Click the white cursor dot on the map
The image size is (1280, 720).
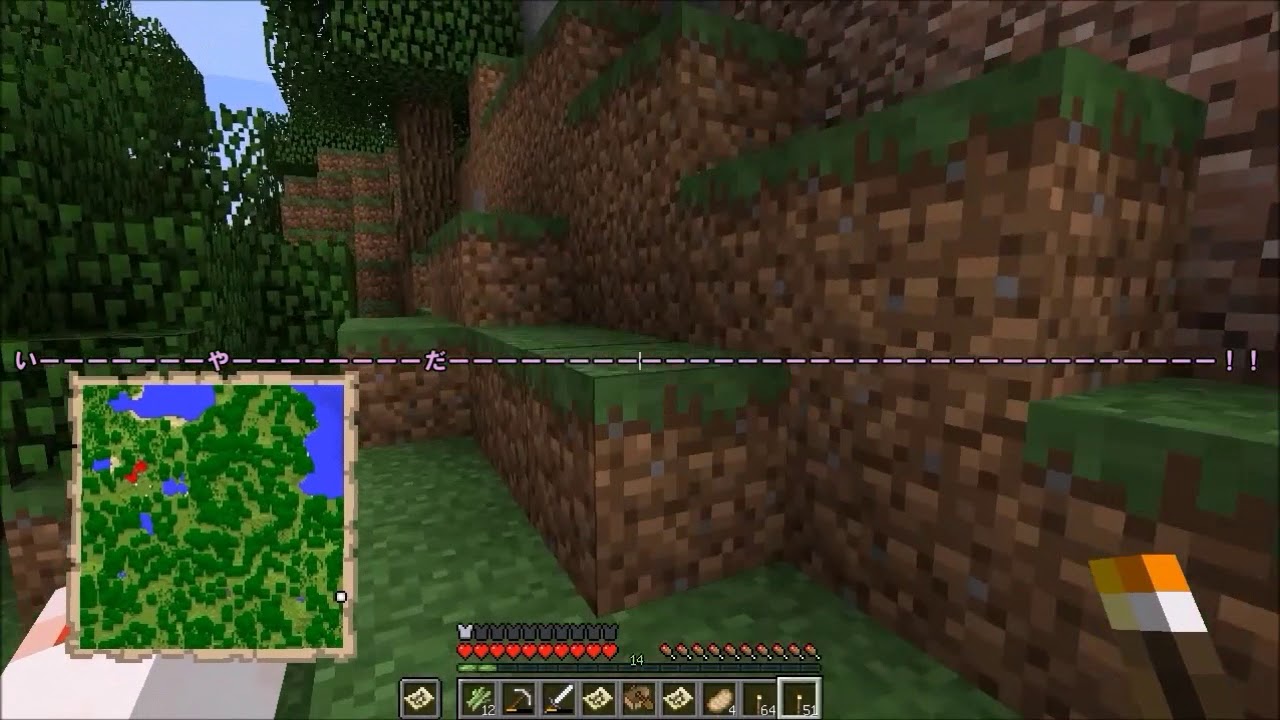point(342,596)
